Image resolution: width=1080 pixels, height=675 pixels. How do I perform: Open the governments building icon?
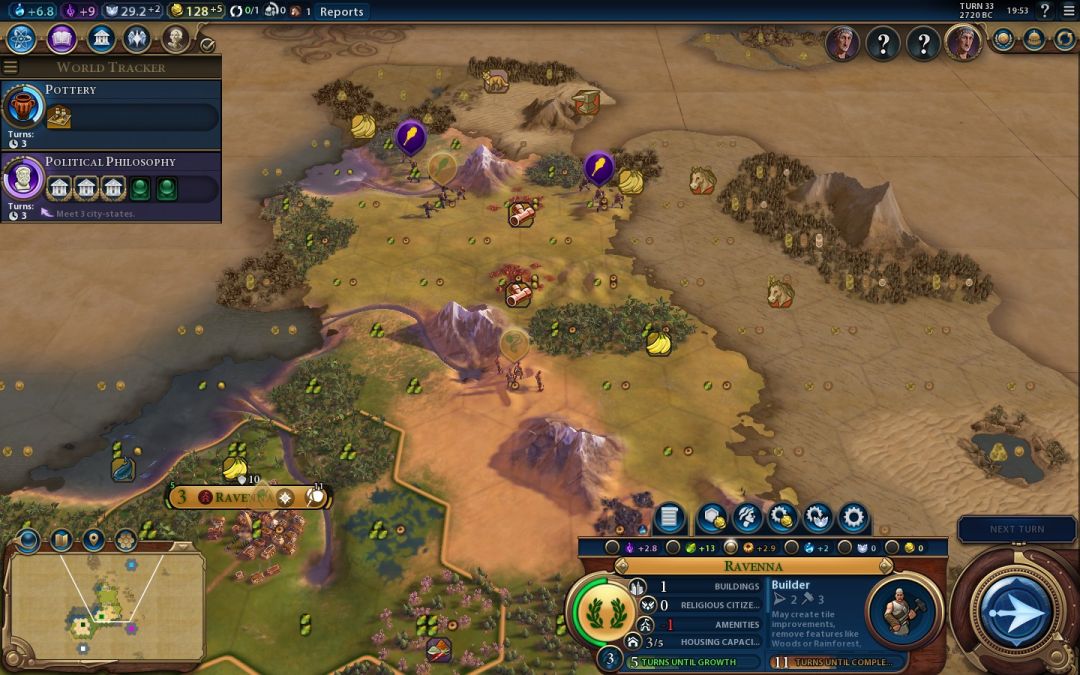click(x=100, y=39)
